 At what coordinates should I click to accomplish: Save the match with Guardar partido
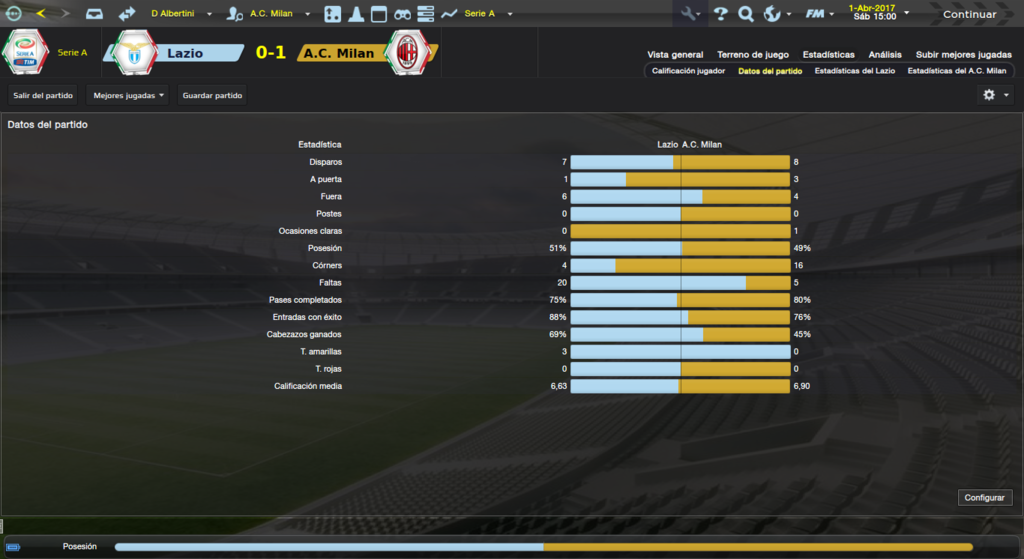(x=212, y=95)
